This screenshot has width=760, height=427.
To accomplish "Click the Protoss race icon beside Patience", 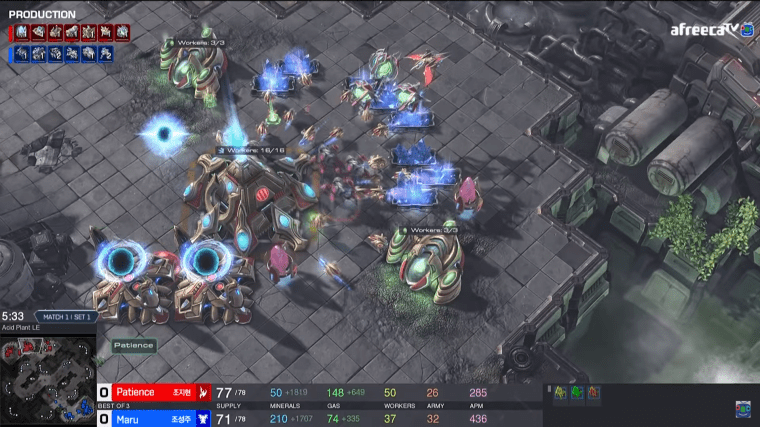I will [203, 392].
